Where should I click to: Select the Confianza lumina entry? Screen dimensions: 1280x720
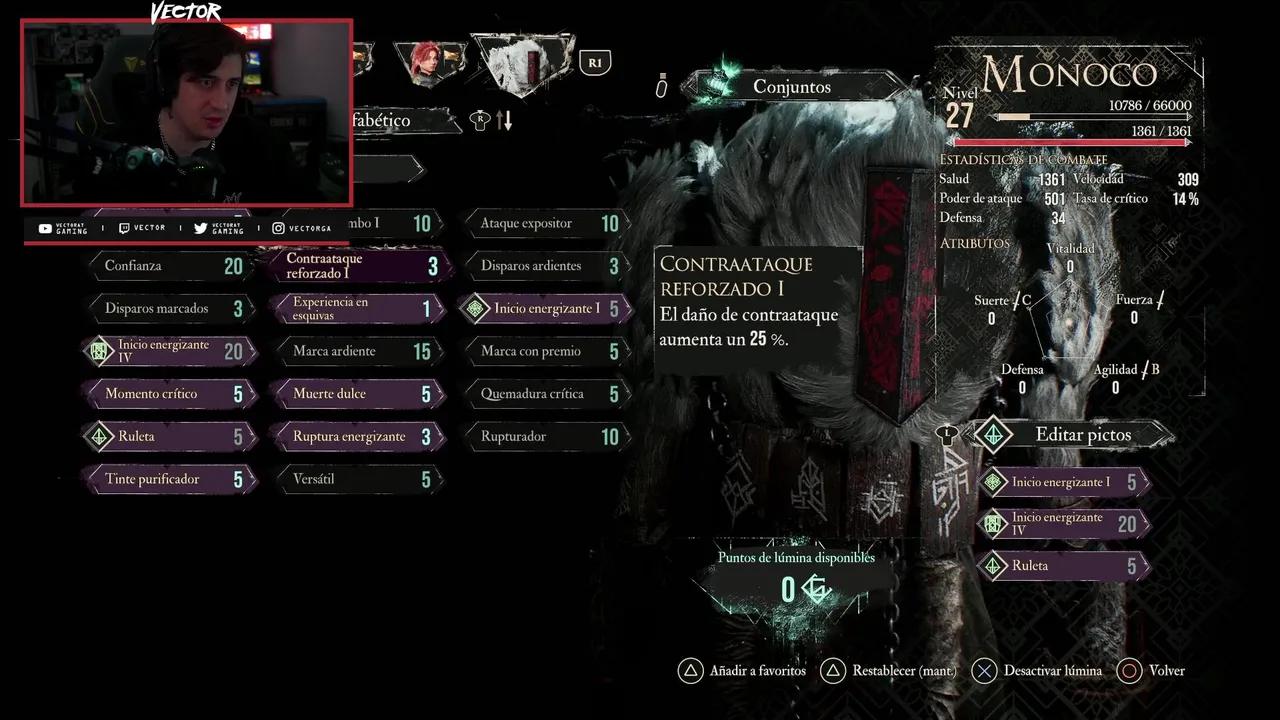point(170,266)
